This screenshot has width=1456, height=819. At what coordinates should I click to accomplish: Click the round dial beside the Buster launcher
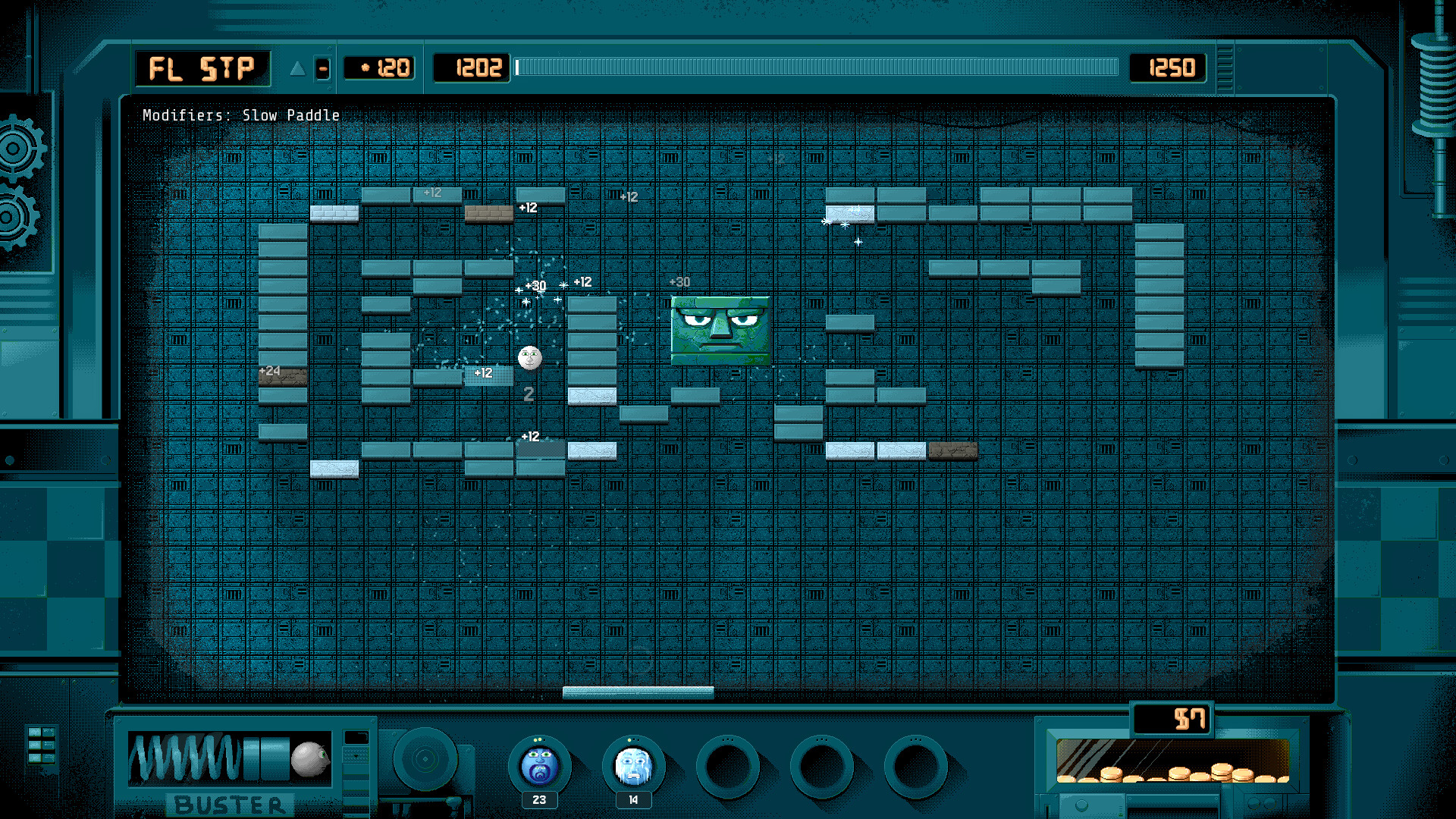click(x=425, y=759)
